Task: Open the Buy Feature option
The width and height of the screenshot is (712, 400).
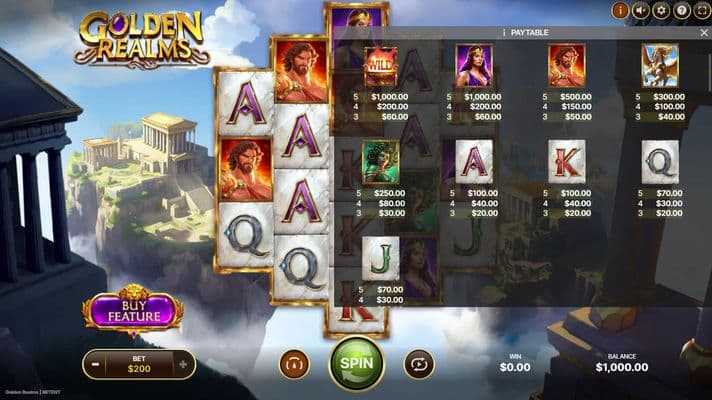Action: [x=133, y=311]
